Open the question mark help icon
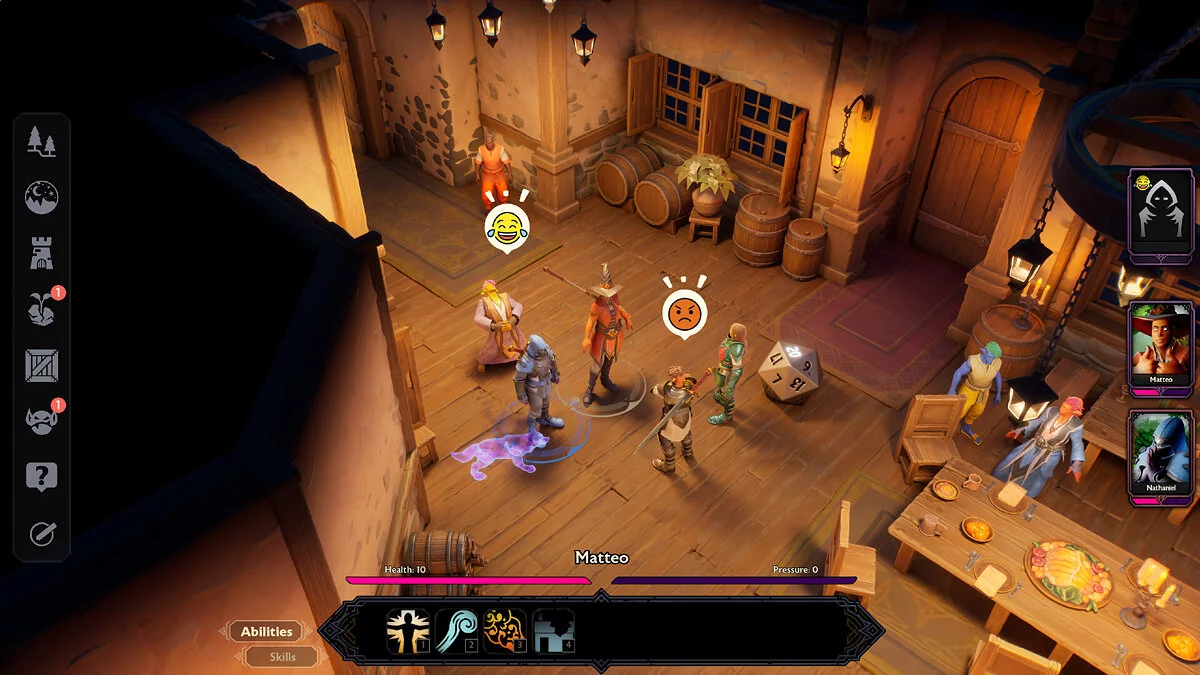This screenshot has width=1200, height=675. coord(42,478)
